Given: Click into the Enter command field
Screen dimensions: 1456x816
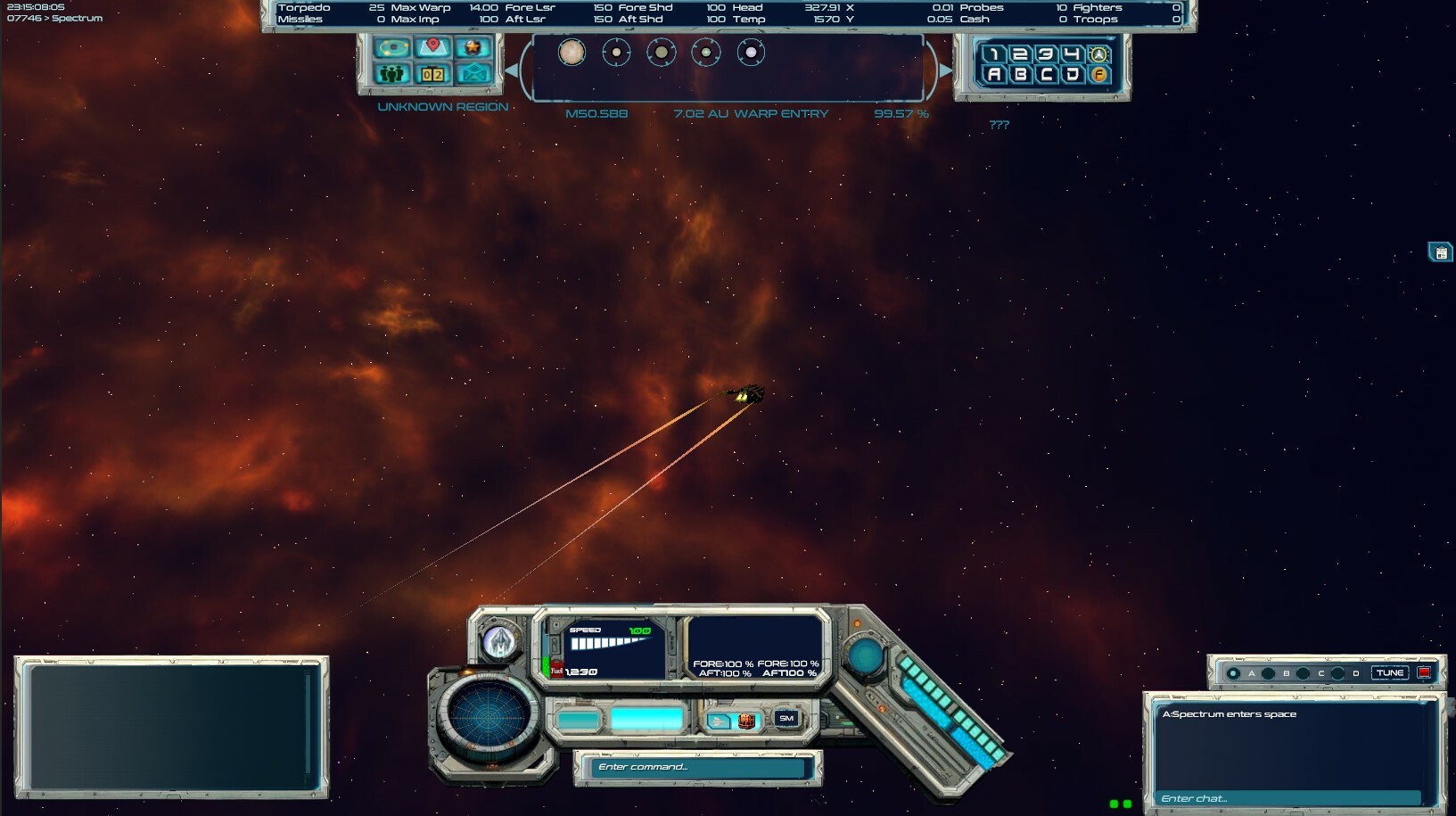Looking at the screenshot, I should (x=699, y=767).
